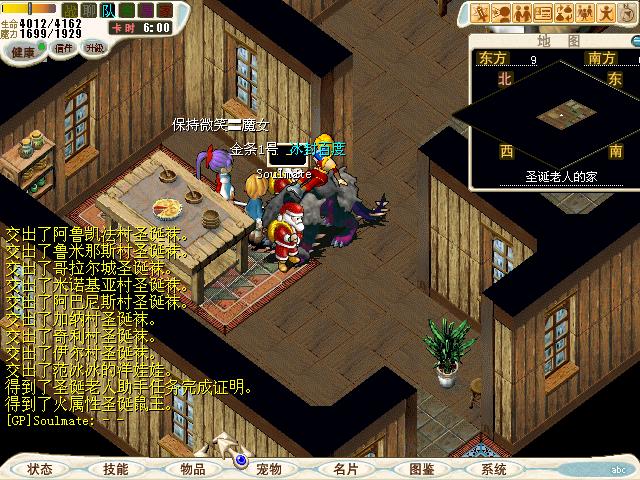Open the 宠物 pets menu

click(x=269, y=468)
